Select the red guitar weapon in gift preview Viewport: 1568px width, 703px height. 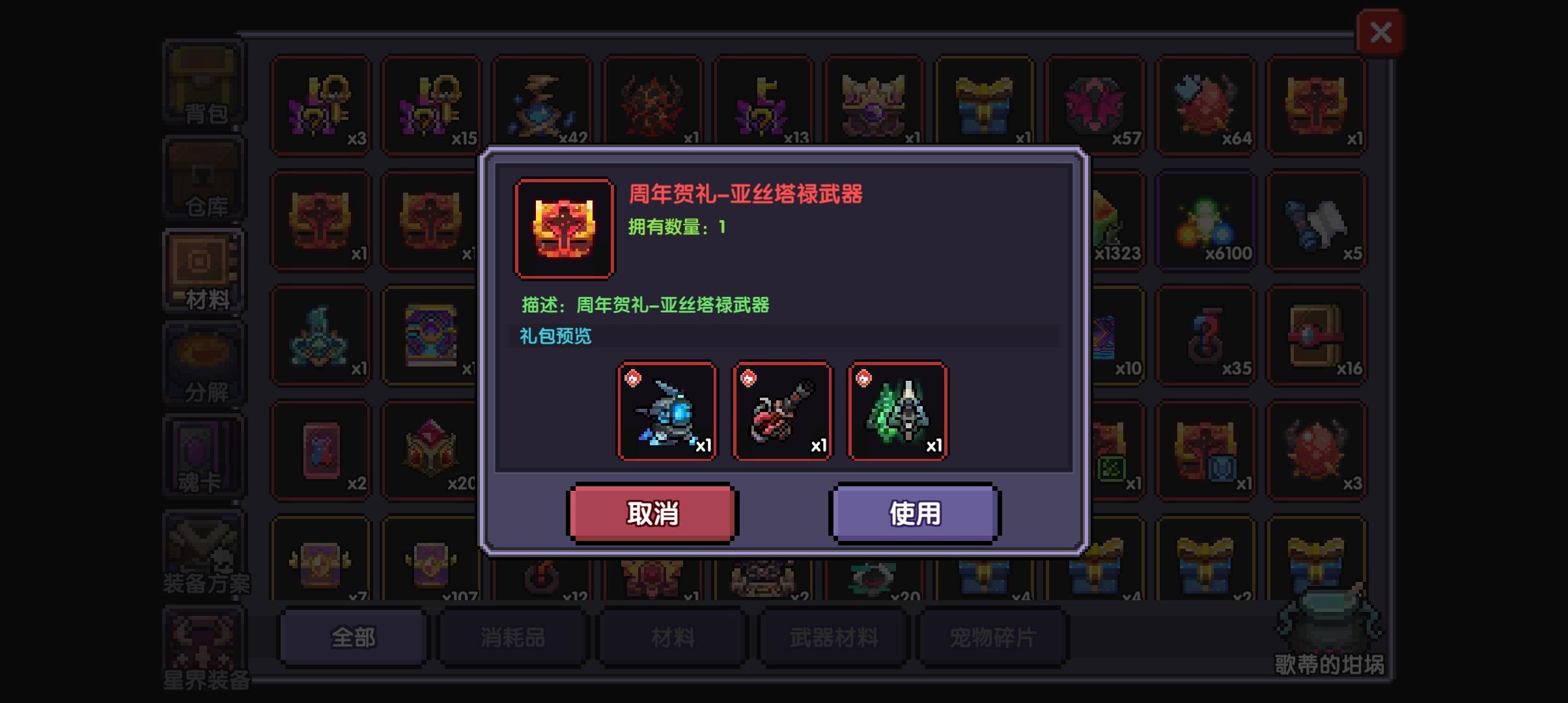(782, 411)
